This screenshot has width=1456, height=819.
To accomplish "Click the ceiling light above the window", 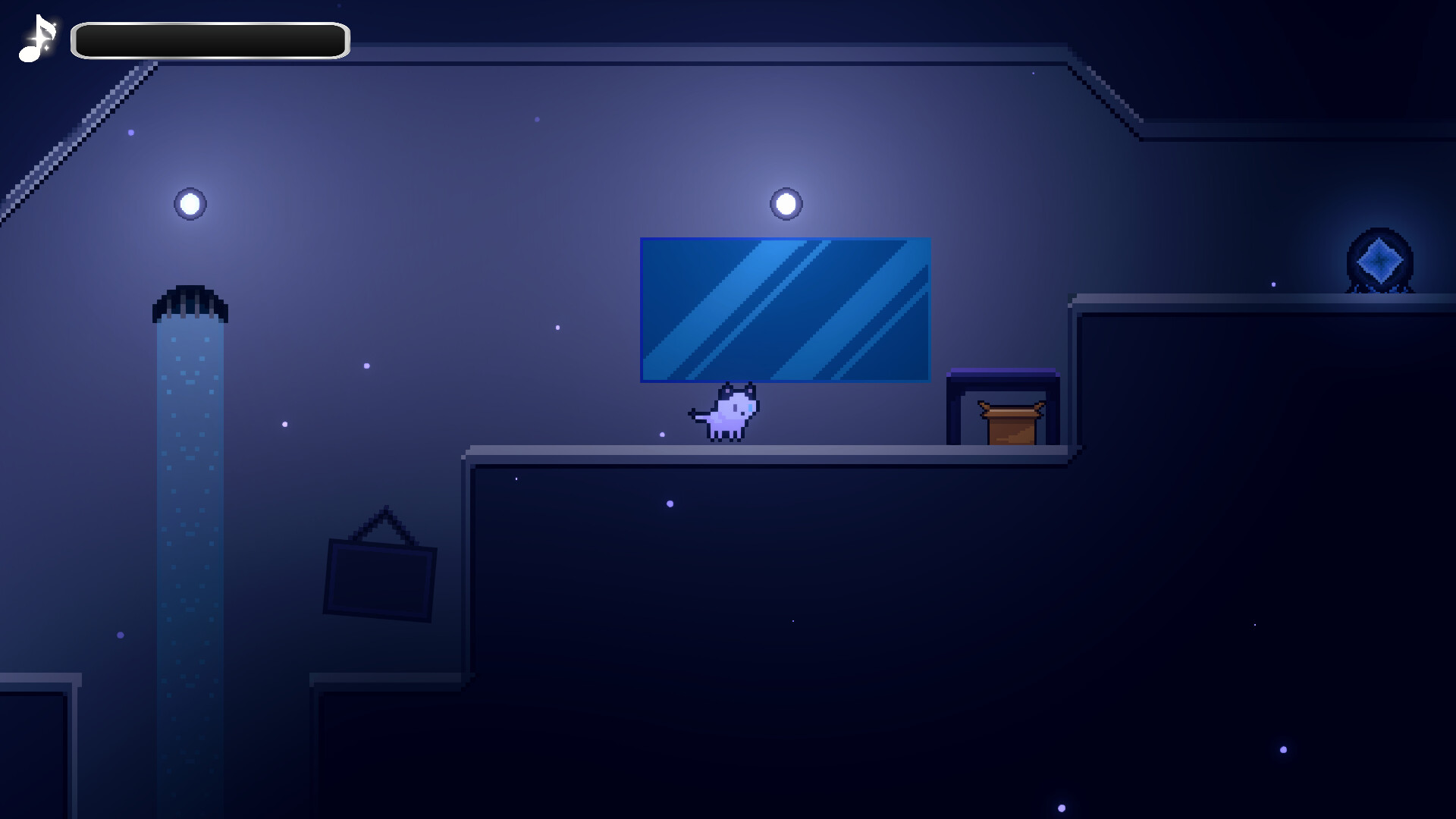I will (784, 202).
